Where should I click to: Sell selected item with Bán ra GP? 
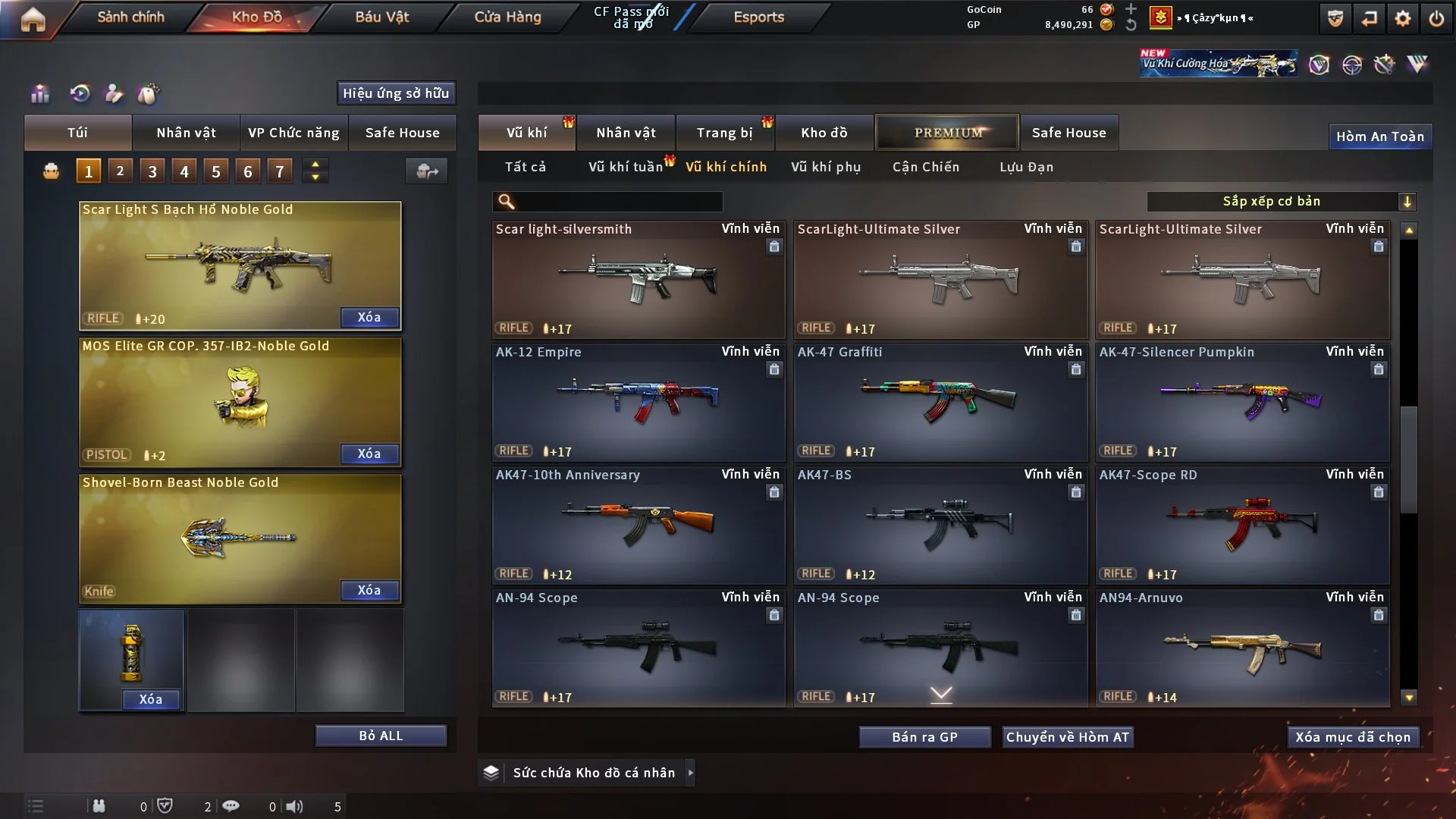tap(924, 737)
